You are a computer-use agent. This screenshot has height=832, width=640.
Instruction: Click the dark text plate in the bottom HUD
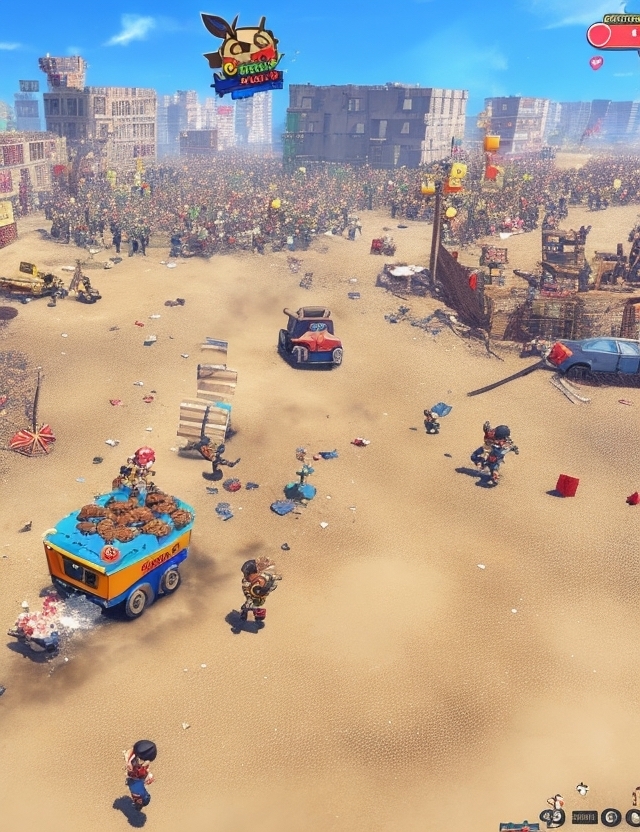tap(584, 817)
